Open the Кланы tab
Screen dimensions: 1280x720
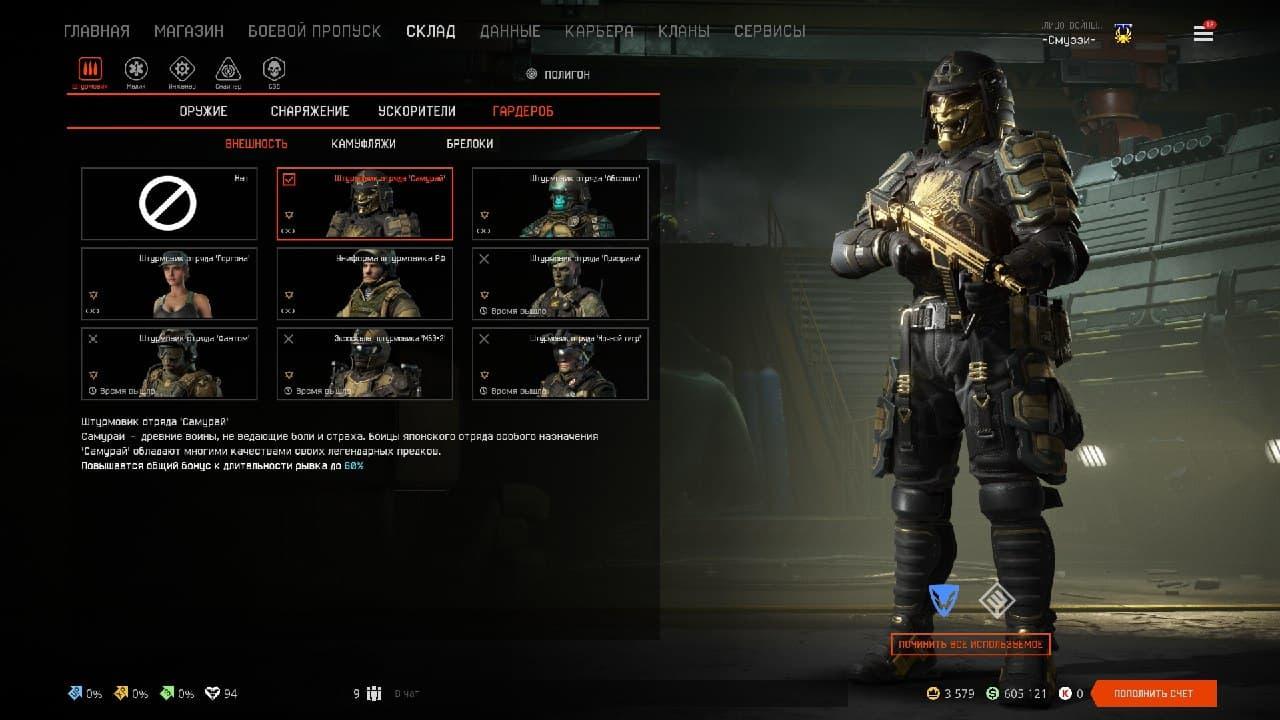coord(684,31)
